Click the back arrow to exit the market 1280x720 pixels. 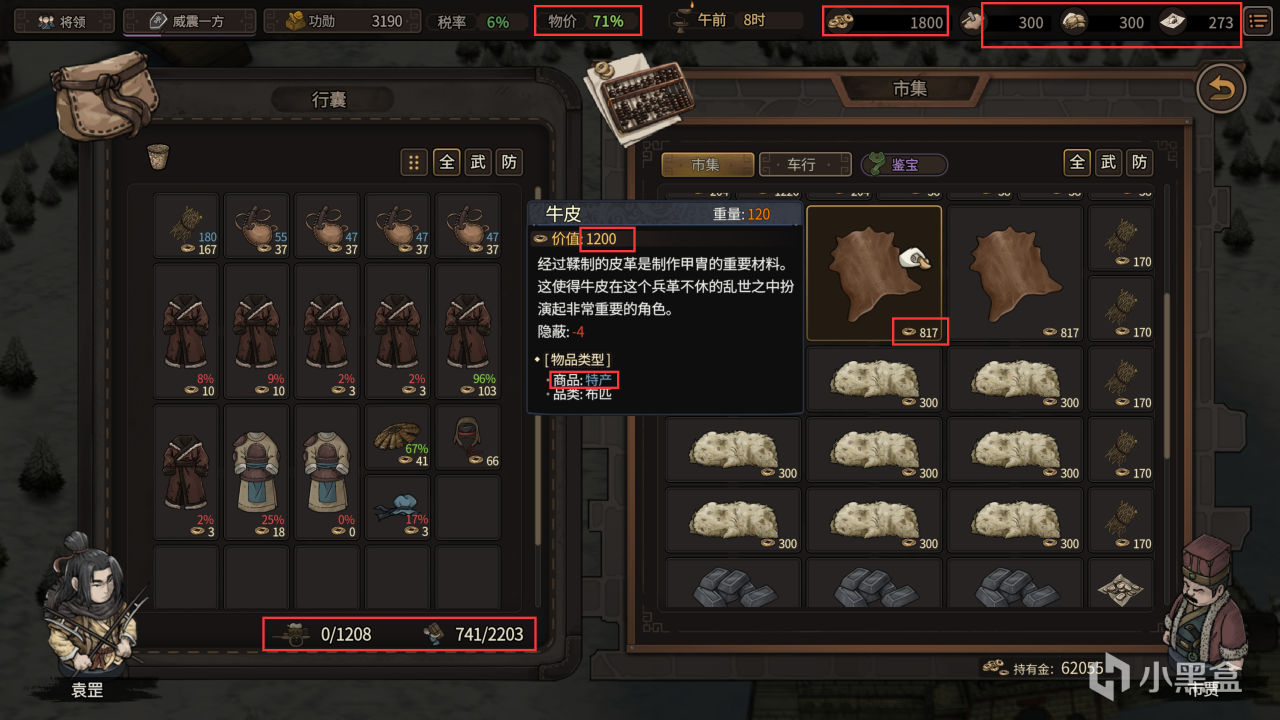pos(1221,88)
